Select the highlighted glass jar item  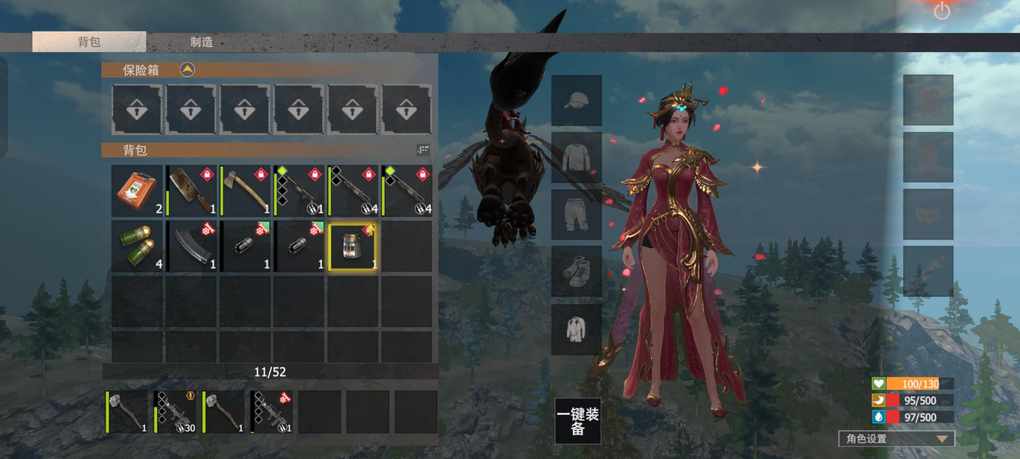pos(353,246)
